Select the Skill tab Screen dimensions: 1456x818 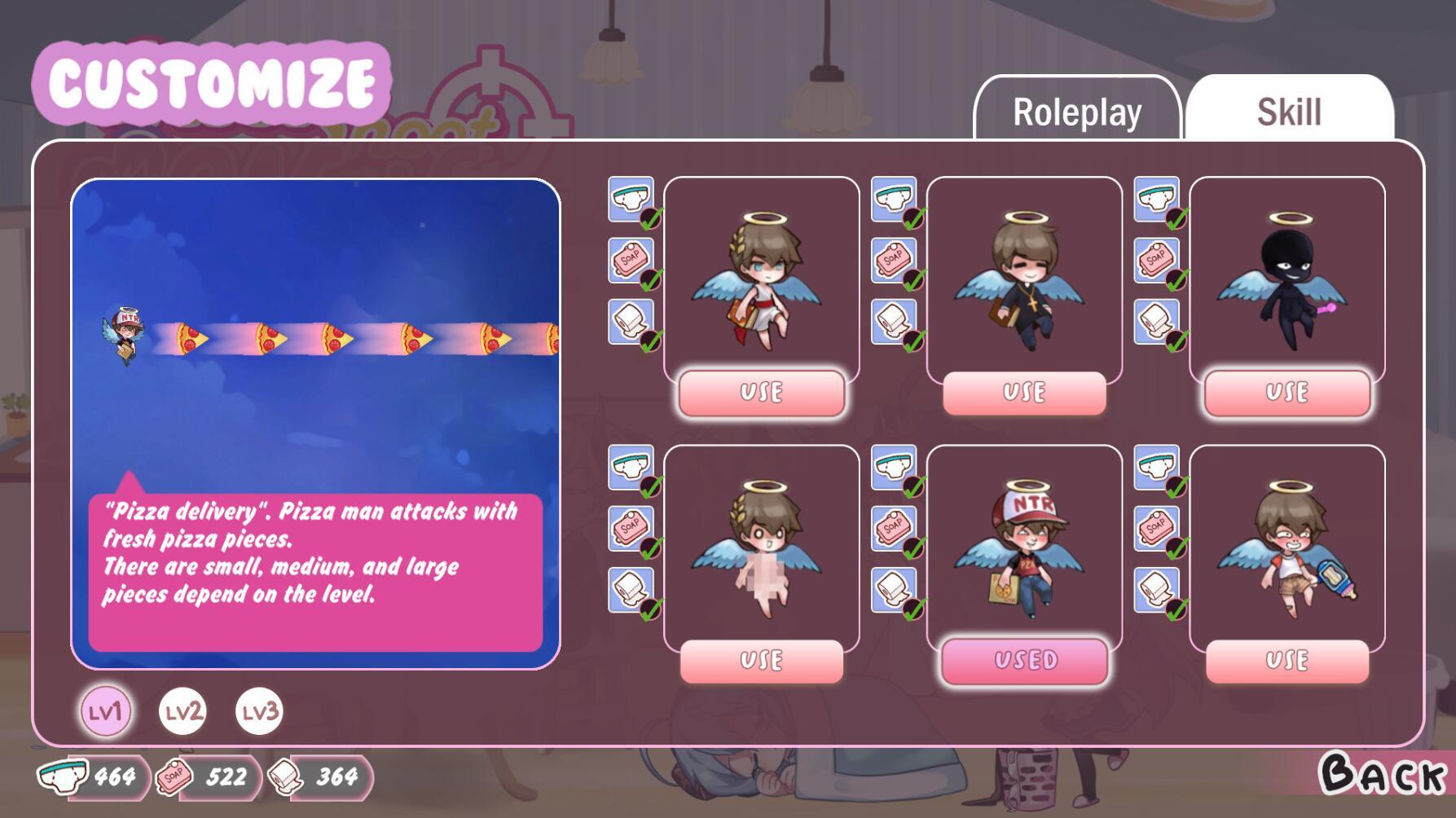point(1290,112)
